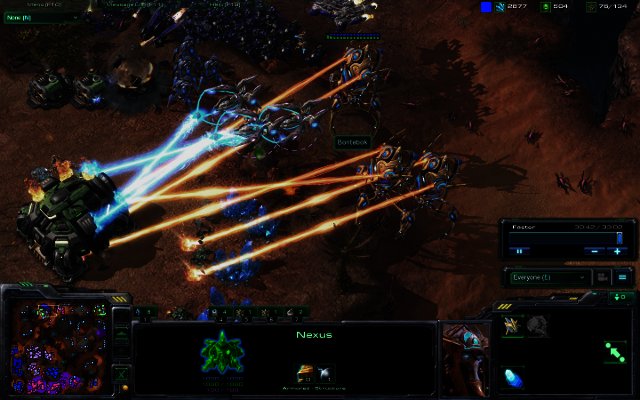The height and width of the screenshot is (400, 640).
Task: Increase replay speed with the plus button
Action: [617, 251]
